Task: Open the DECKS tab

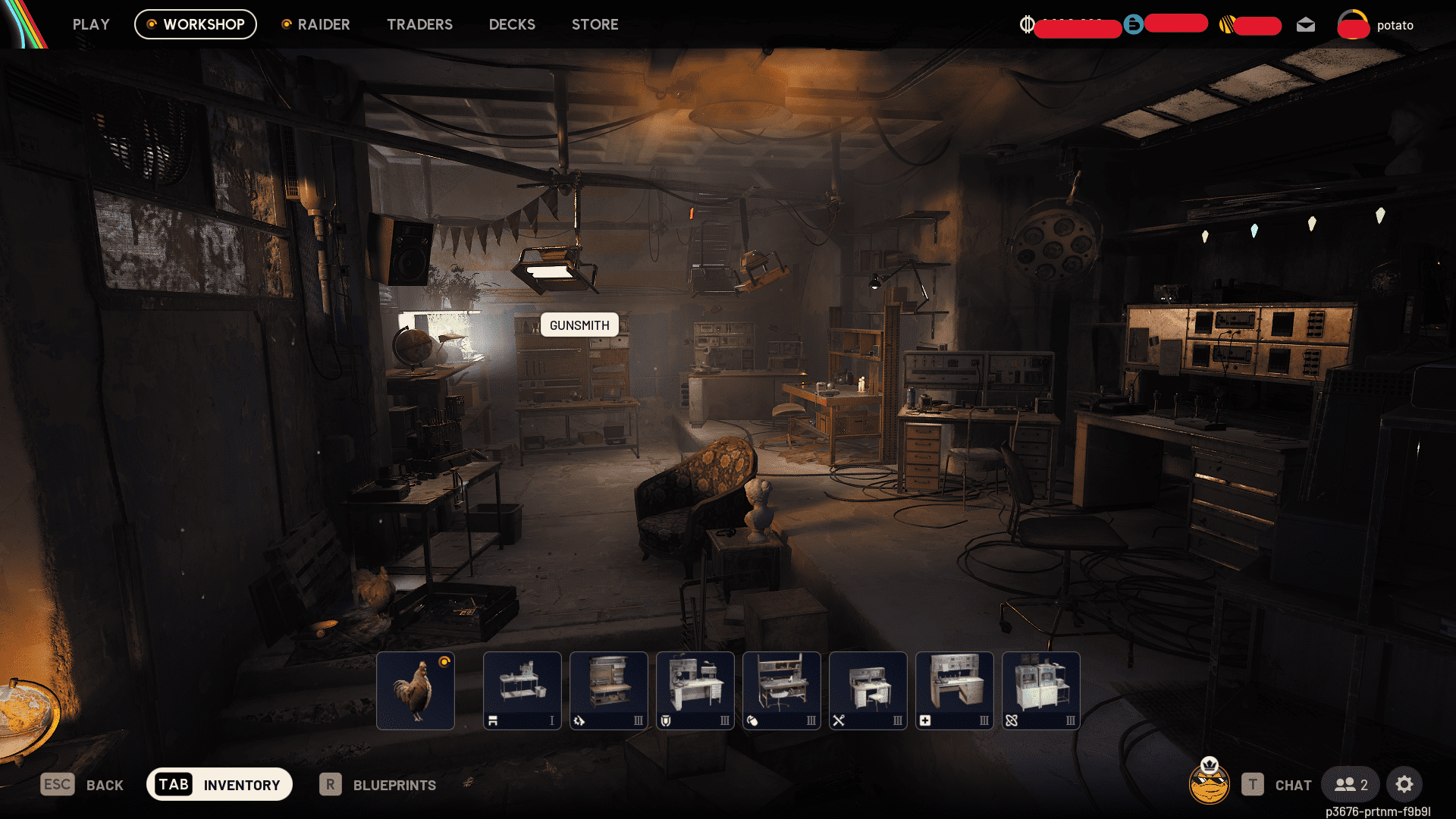Action: [x=512, y=24]
